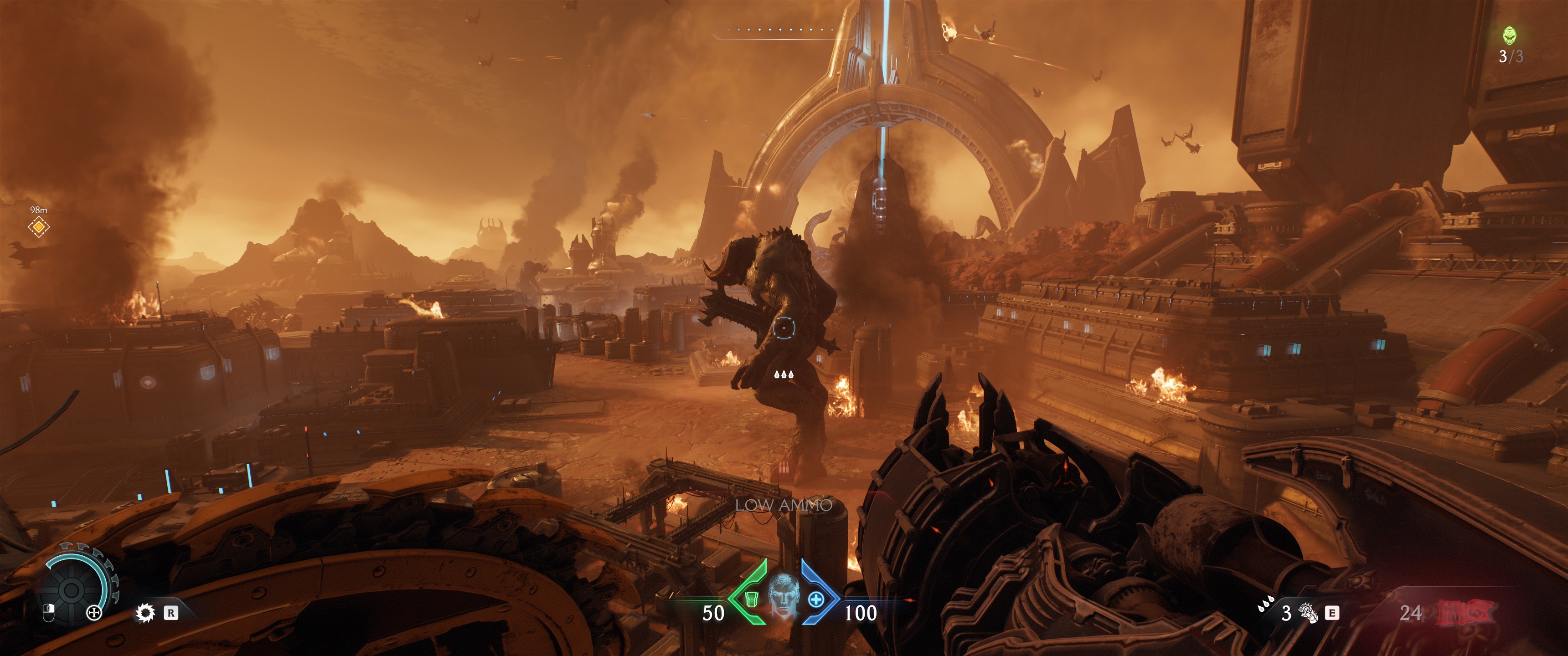Viewport: 1568px width, 656px height.
Task: Click the cross emblem on the shield gauge
Action: click(x=94, y=612)
